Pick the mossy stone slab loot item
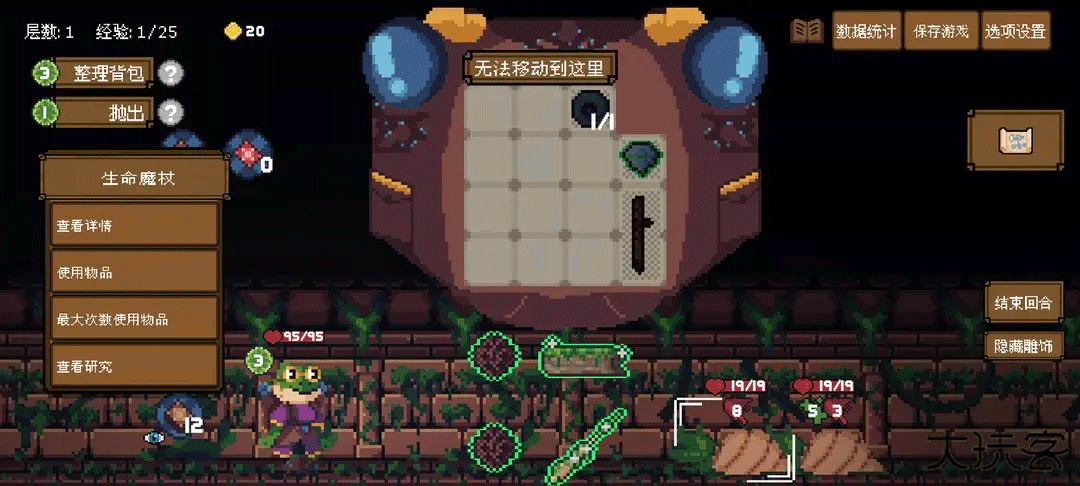Image resolution: width=1080 pixels, height=486 pixels. pyautogui.click(x=586, y=357)
